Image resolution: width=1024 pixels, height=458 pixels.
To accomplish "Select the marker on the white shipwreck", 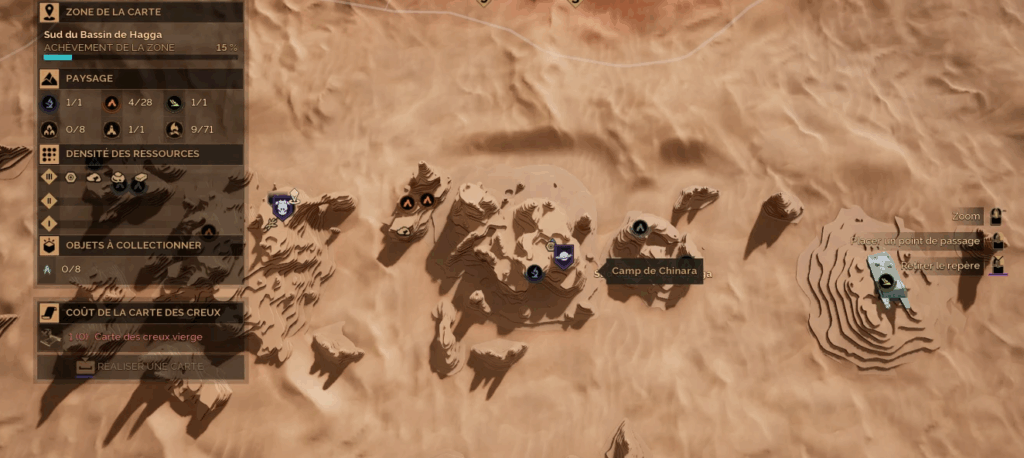I will 885,281.
